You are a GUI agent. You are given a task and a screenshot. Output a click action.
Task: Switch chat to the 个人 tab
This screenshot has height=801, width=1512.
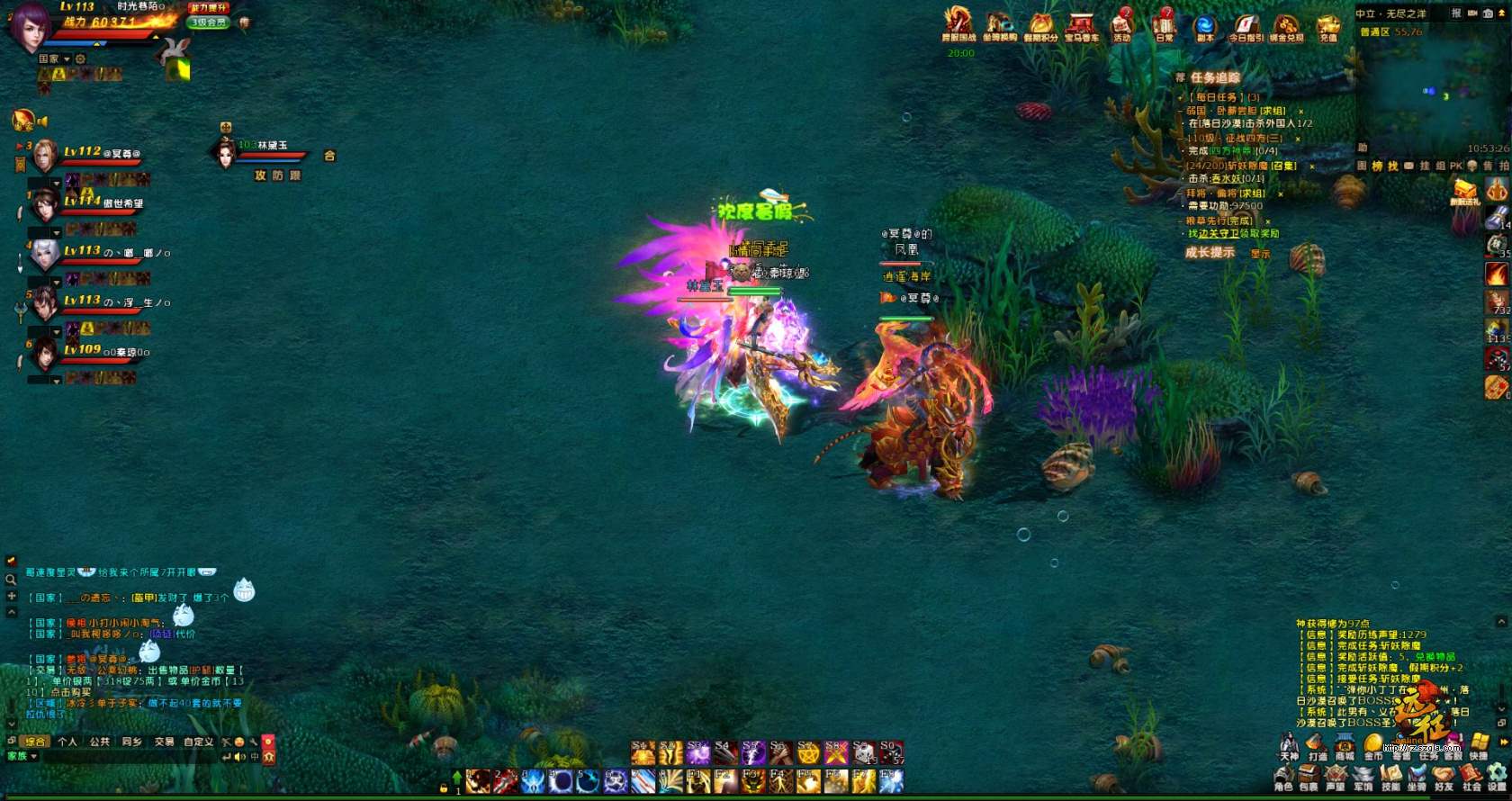[x=67, y=742]
